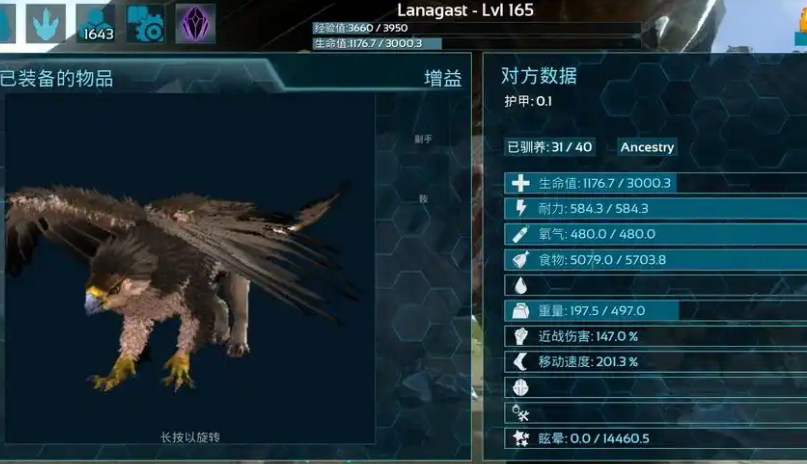Select the gear crafting icon
807x464 pixels.
(x=146, y=23)
